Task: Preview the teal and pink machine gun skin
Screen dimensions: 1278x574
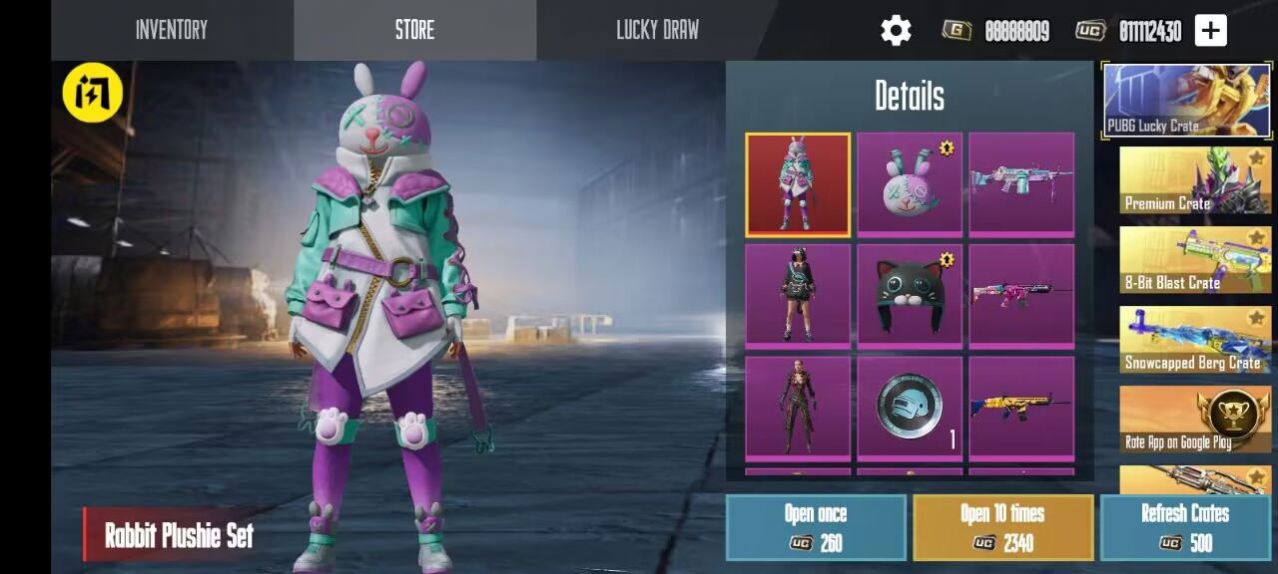Action: [1021, 184]
